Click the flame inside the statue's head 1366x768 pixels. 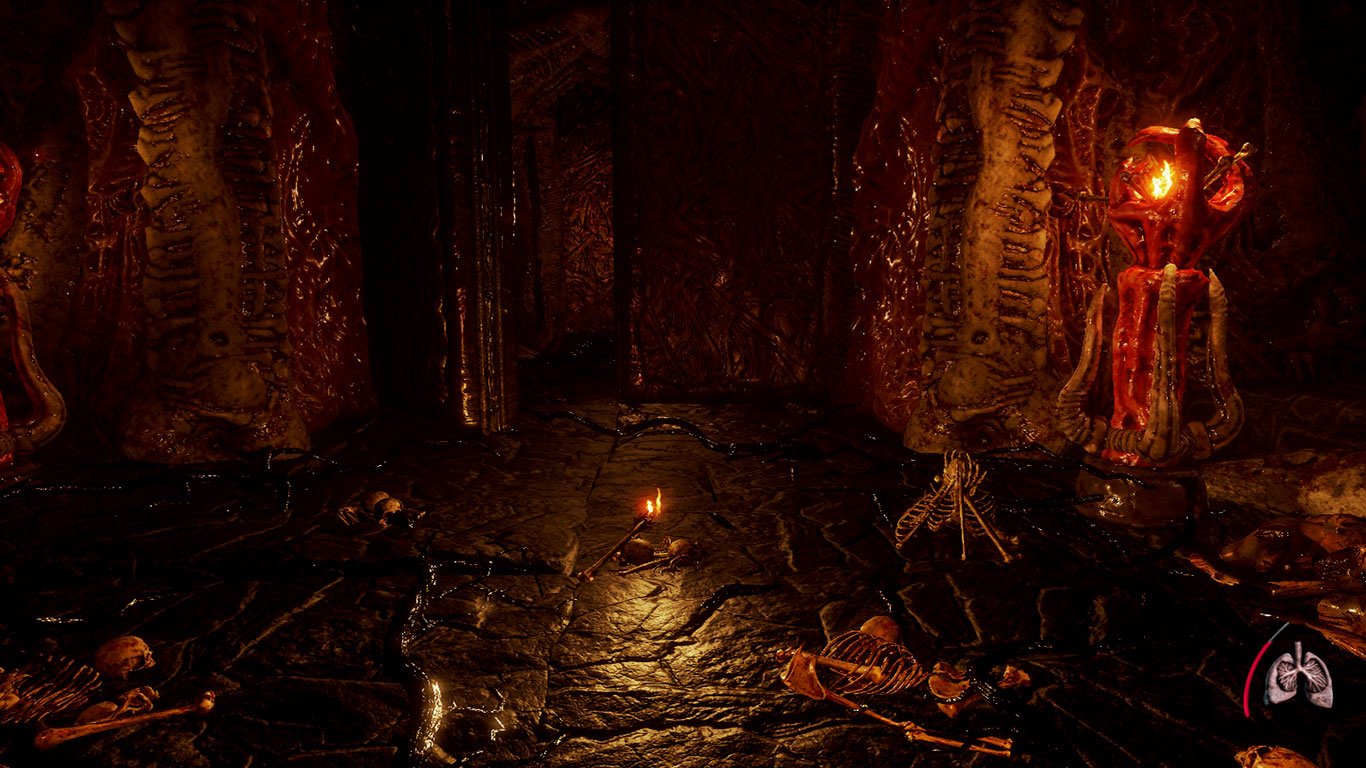pos(1160,180)
